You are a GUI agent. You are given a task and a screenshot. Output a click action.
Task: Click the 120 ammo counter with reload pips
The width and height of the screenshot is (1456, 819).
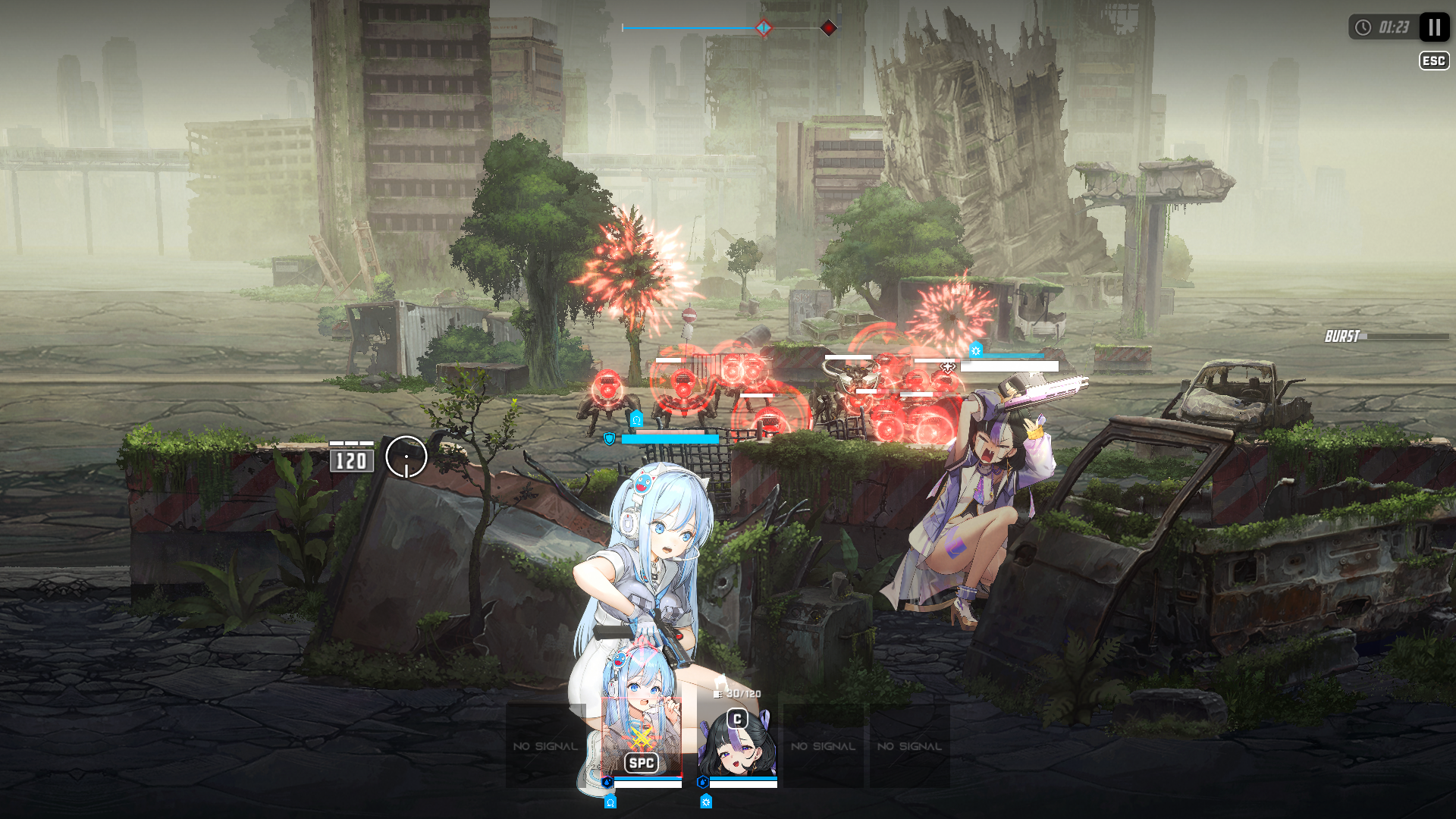[351, 459]
